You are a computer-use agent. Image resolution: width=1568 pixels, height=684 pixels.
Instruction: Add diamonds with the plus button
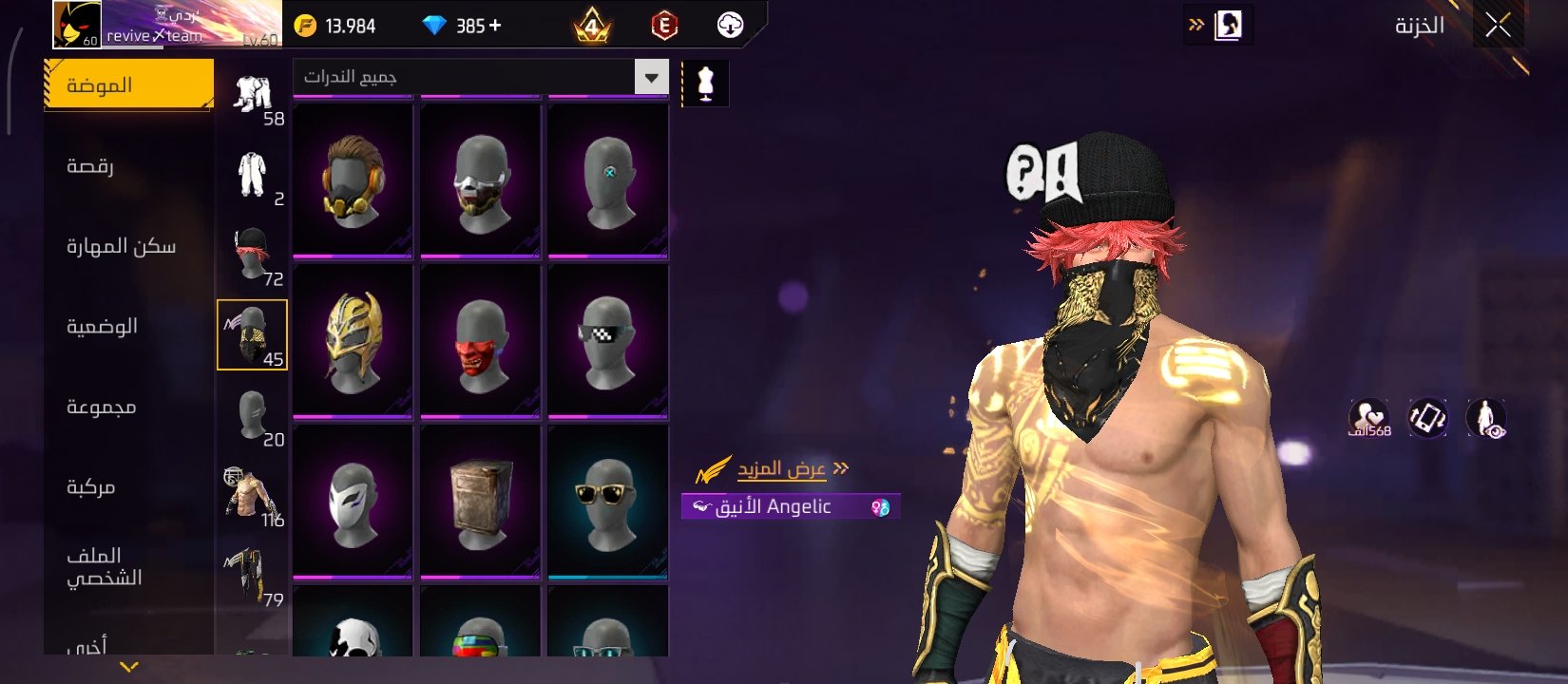click(494, 26)
